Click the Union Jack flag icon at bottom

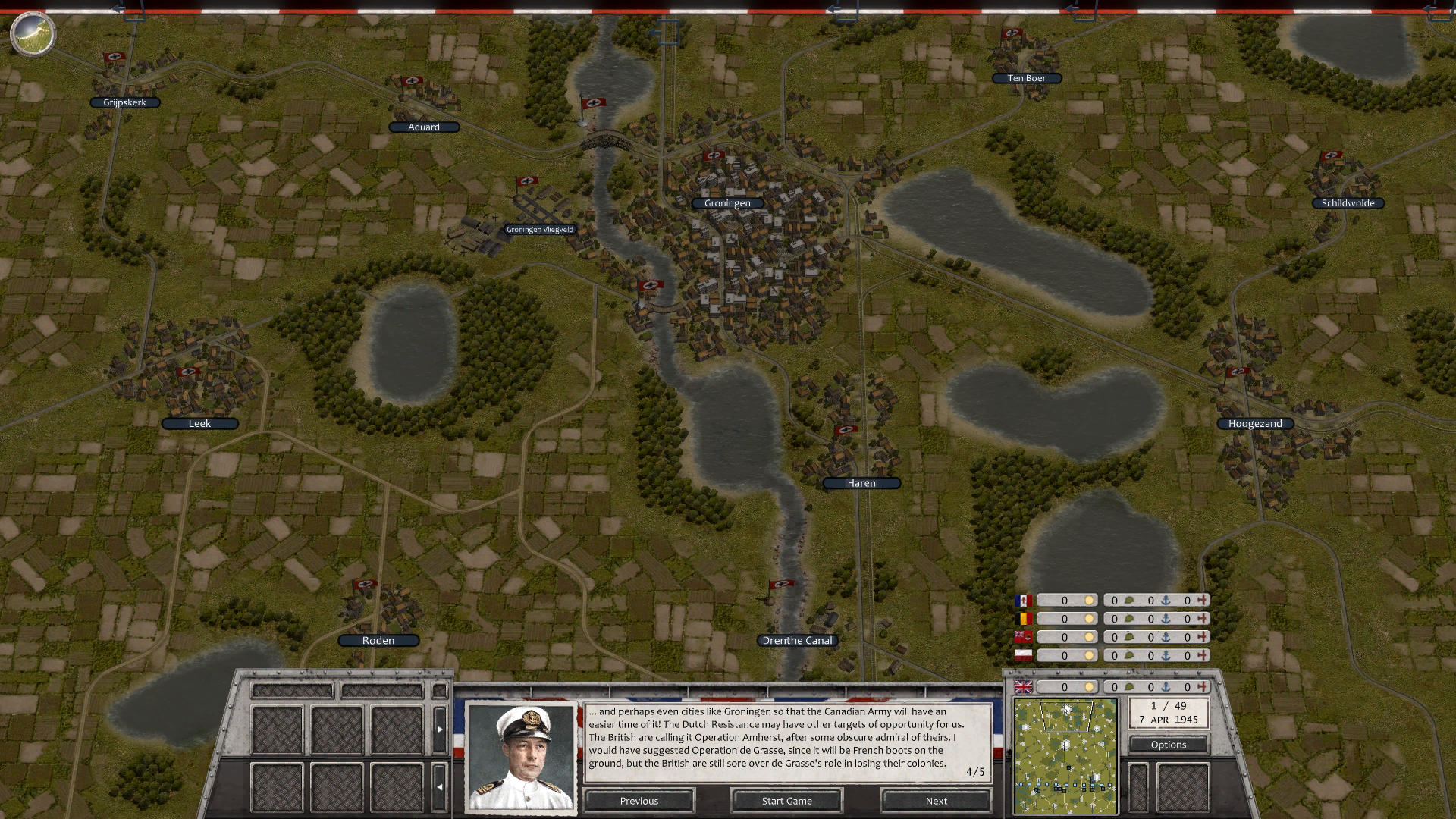1023,687
